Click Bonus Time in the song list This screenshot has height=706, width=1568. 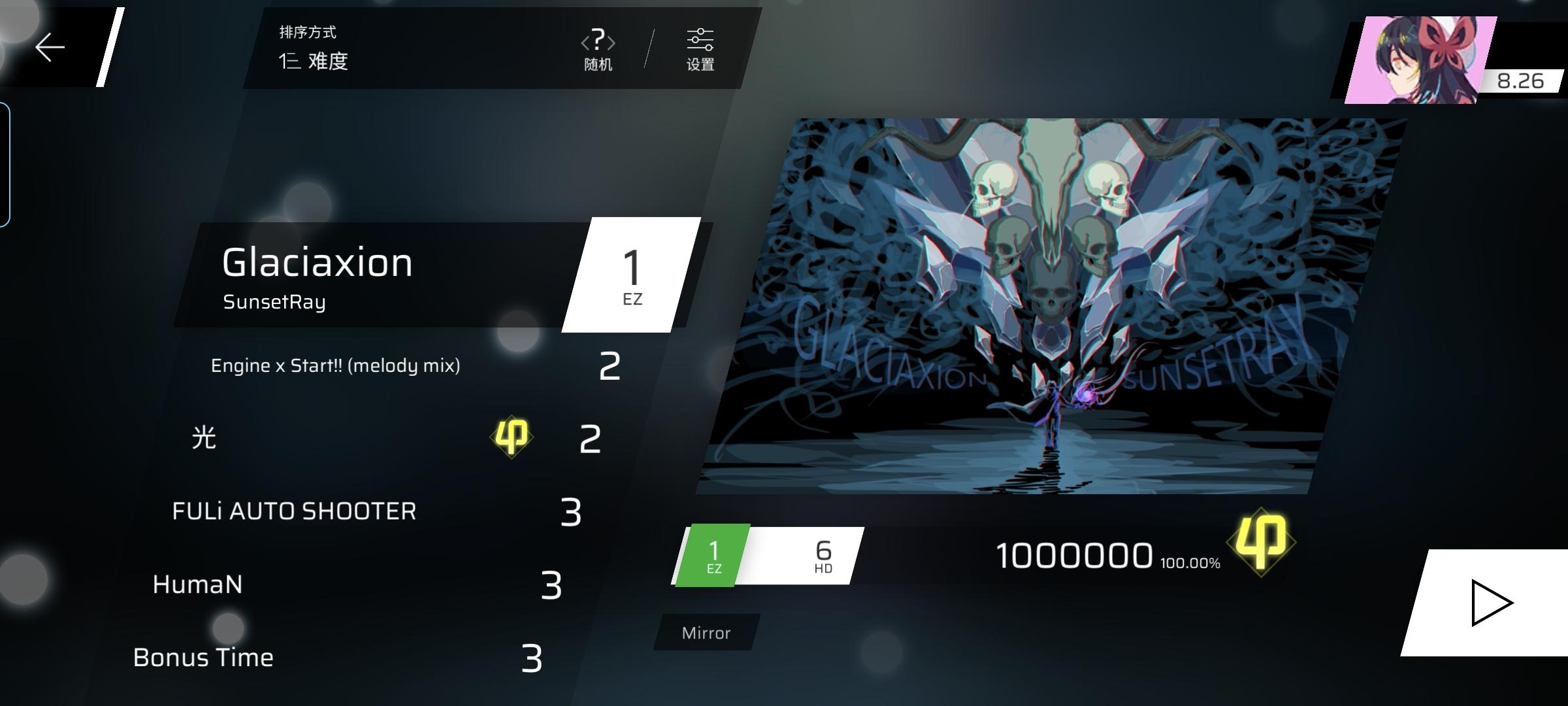tap(203, 658)
